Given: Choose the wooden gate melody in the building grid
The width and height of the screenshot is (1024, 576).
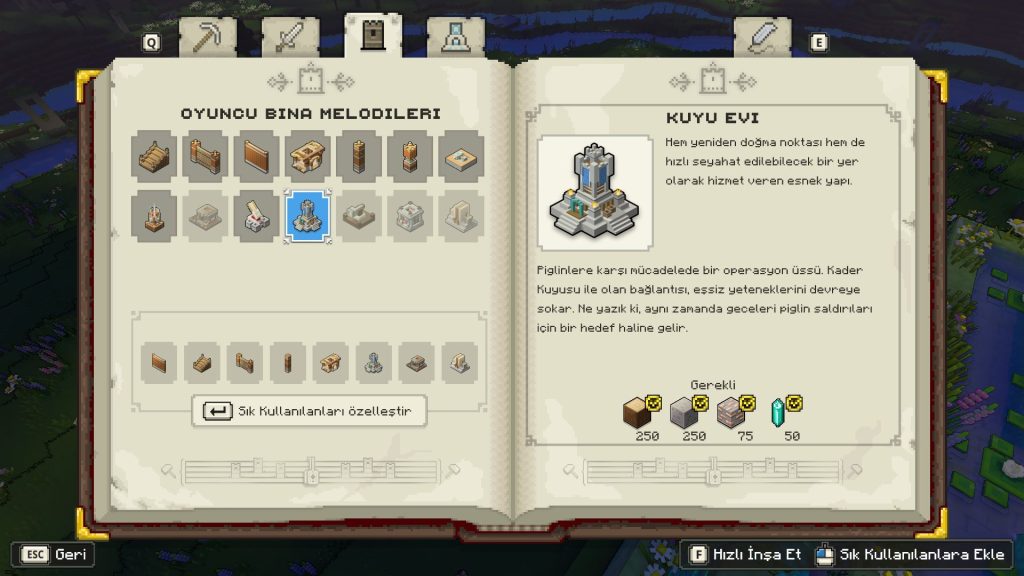Looking at the screenshot, I should click(206, 156).
